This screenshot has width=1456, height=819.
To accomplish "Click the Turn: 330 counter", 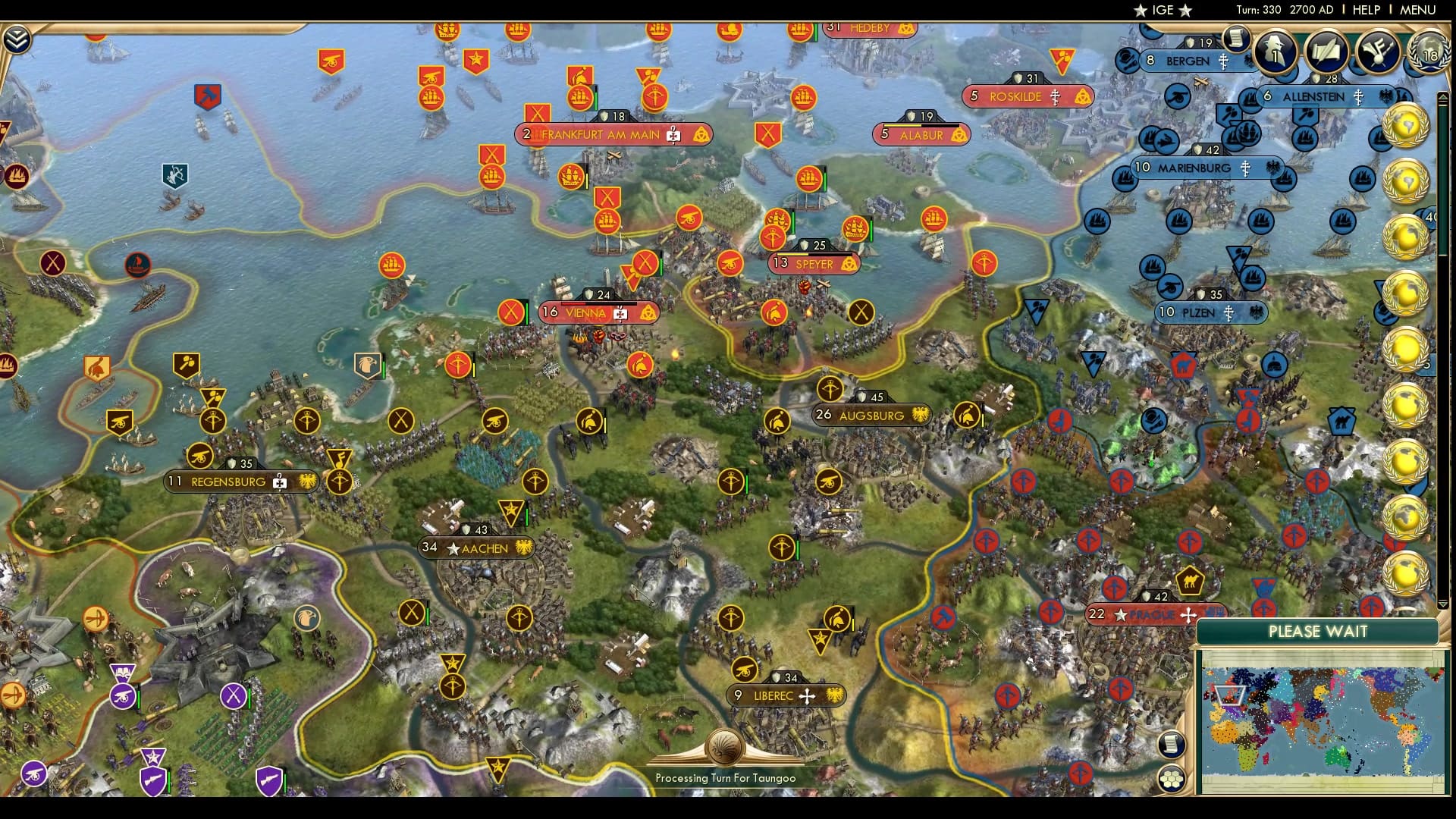I will [1259, 10].
